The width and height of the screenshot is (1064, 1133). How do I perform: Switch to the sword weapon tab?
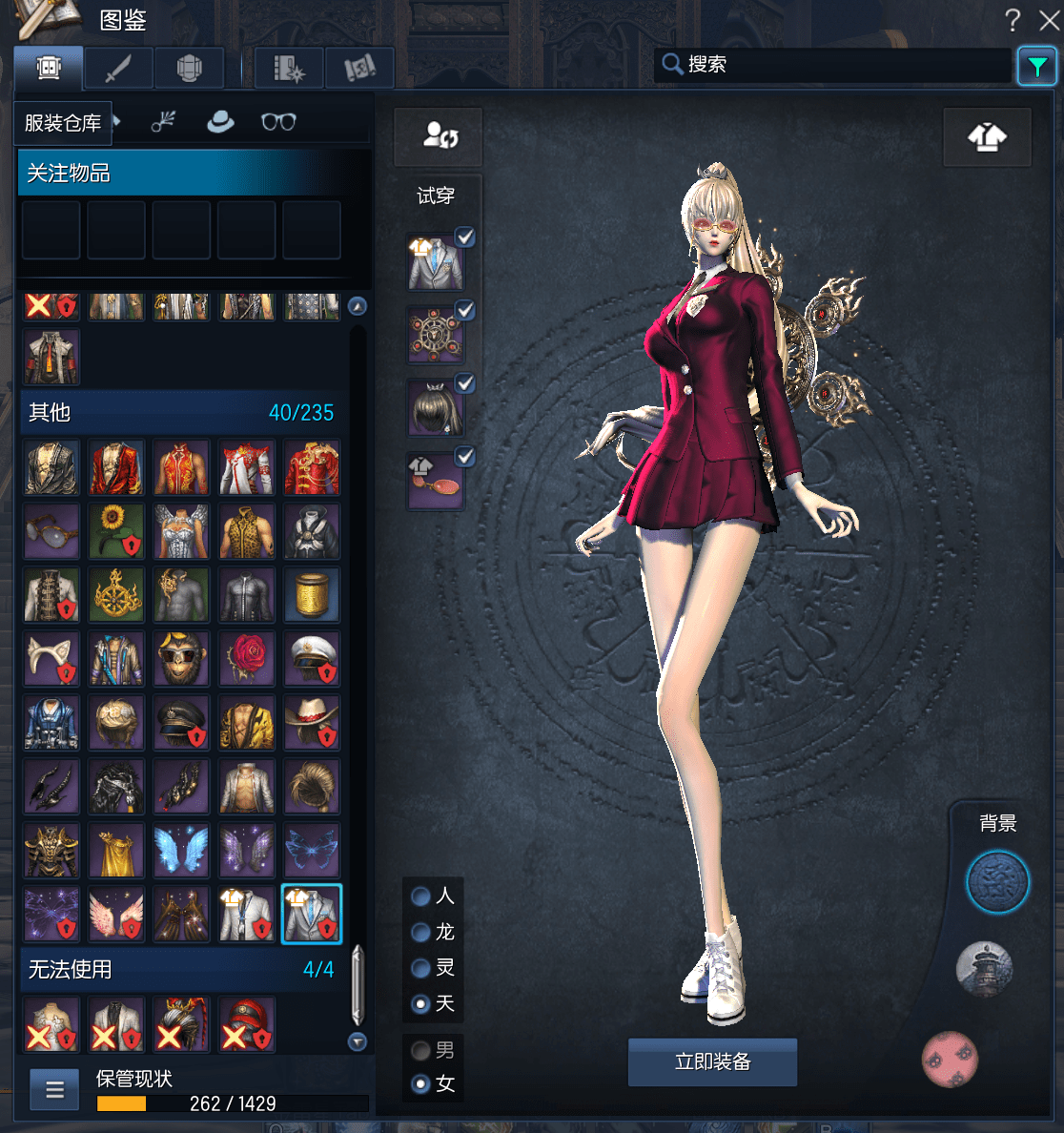coord(118,69)
